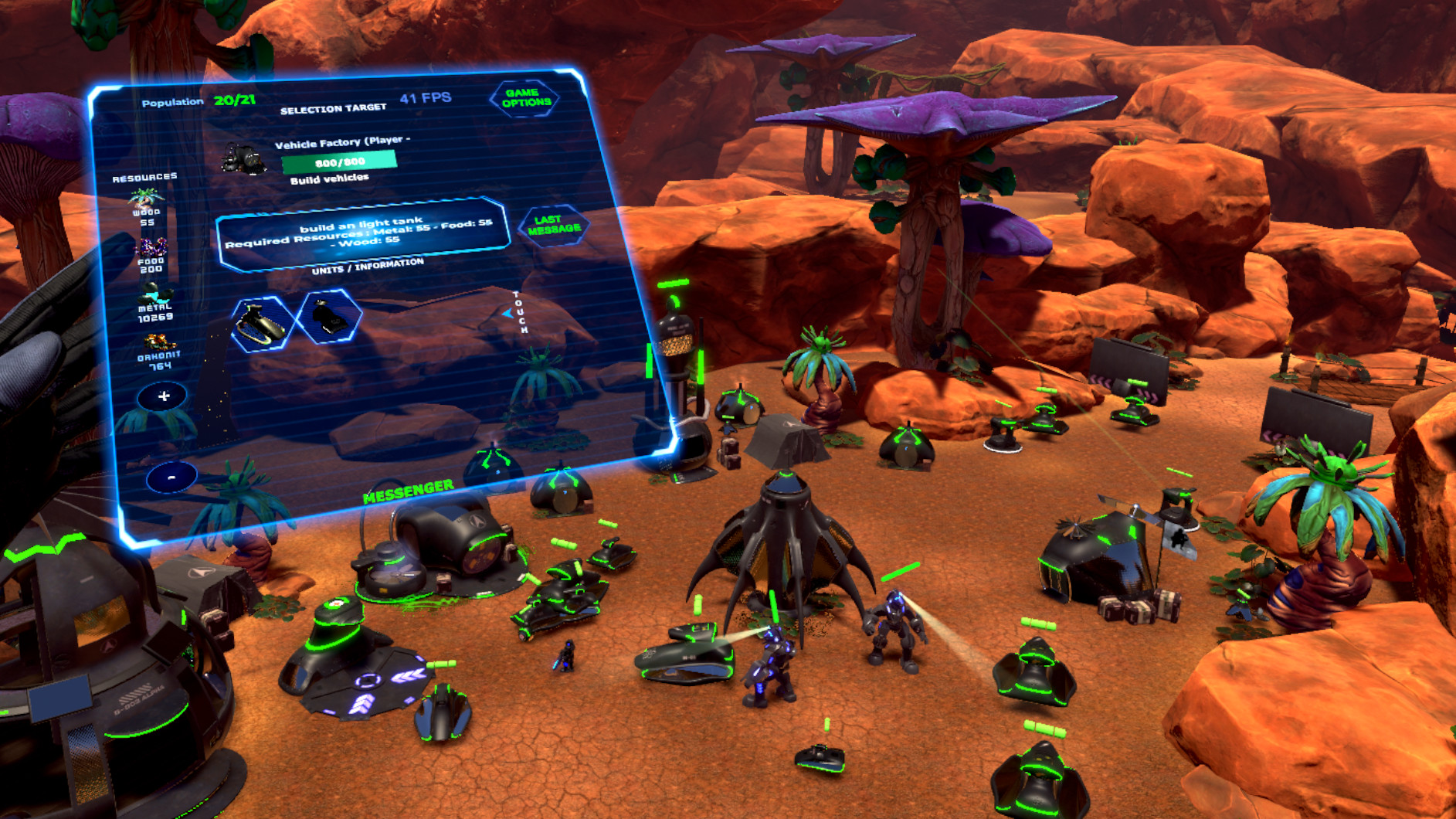Open the Game Options menu
1456x819 pixels.
pos(525,96)
